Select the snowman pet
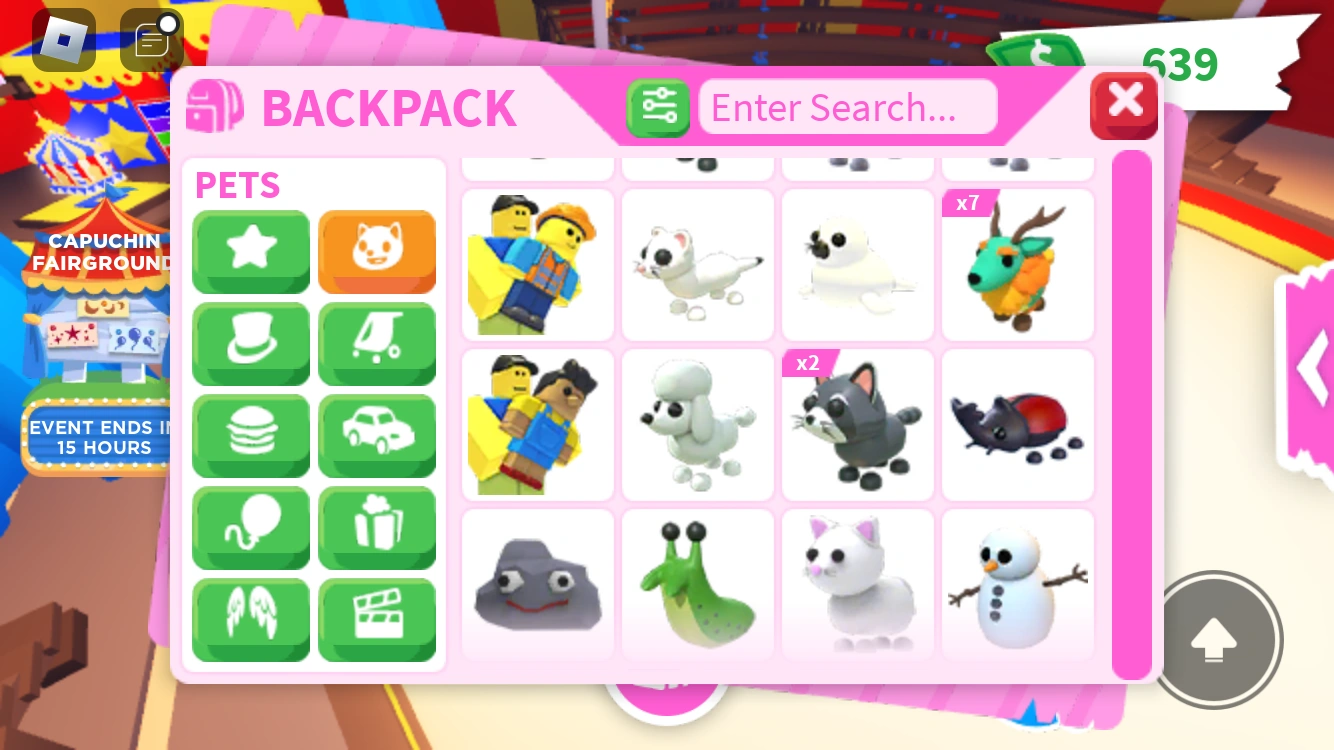The height and width of the screenshot is (750, 1334). click(1017, 584)
